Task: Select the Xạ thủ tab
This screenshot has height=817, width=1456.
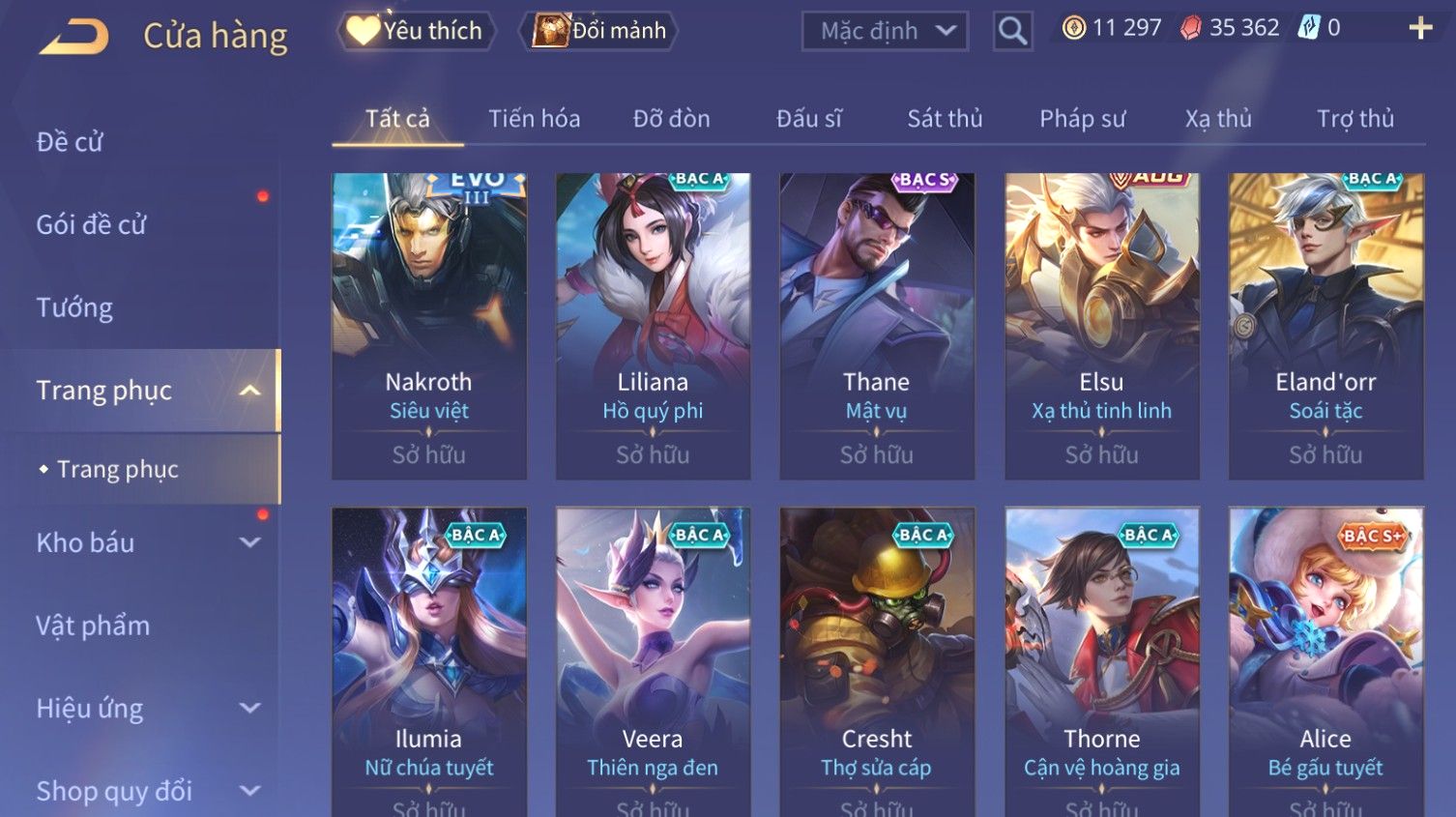Action: pos(1218,119)
